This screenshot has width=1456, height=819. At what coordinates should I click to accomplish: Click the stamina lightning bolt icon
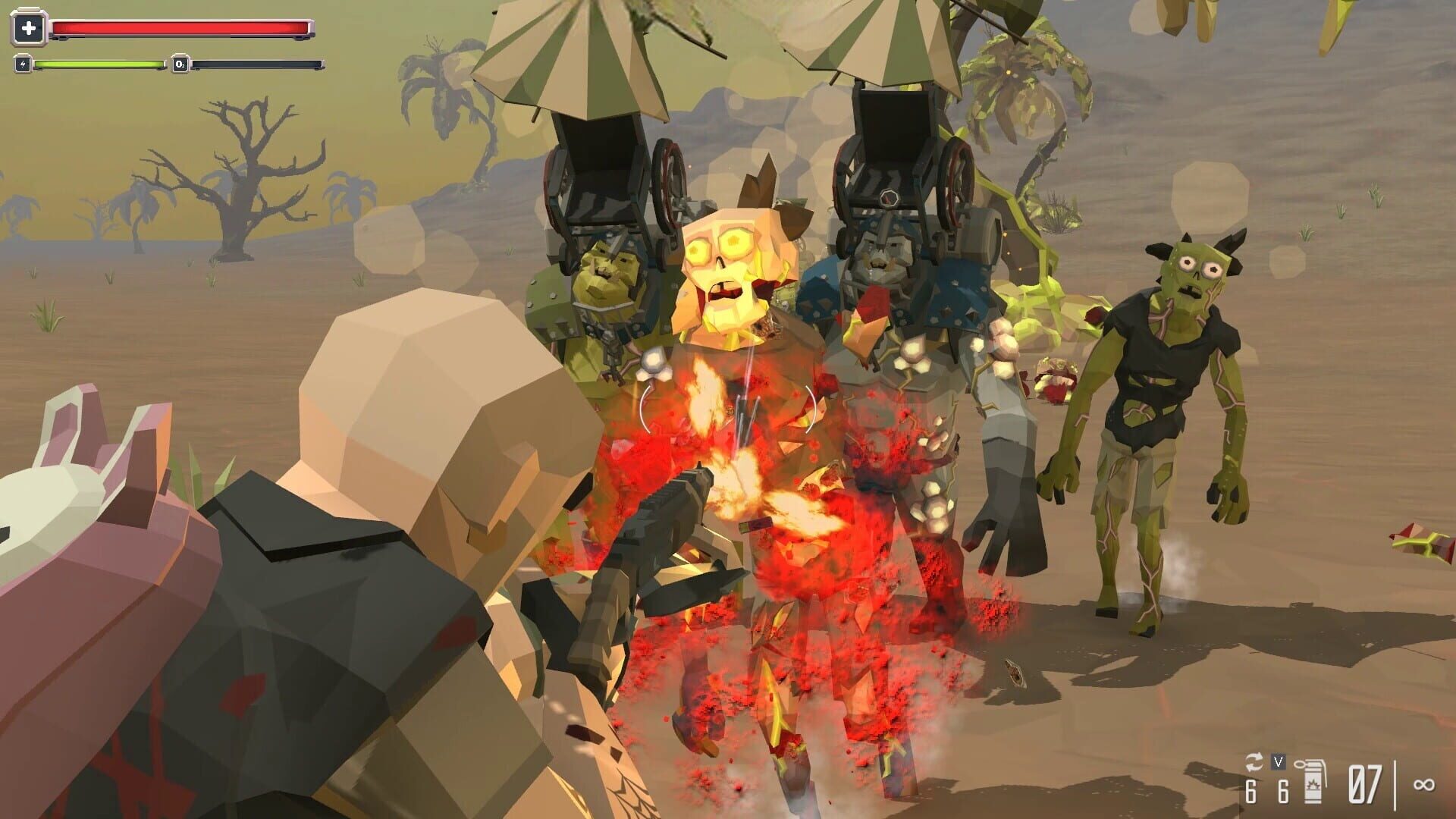coord(24,64)
